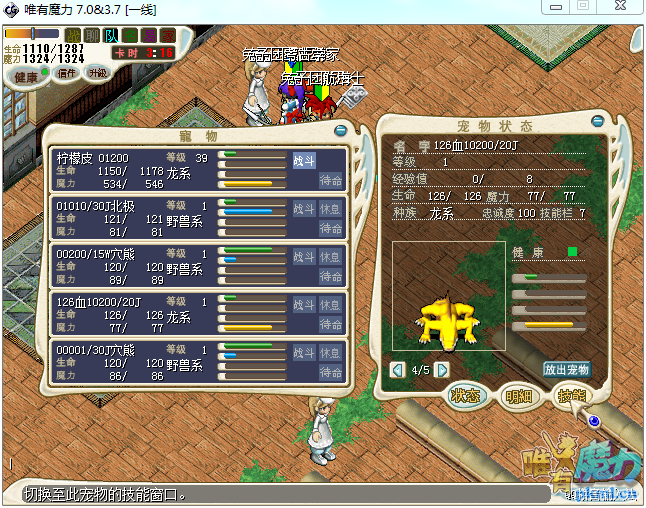This screenshot has height=508, width=646.
Task: Set 柠檬皮 pet to 待命 standby
Action: click(331, 180)
